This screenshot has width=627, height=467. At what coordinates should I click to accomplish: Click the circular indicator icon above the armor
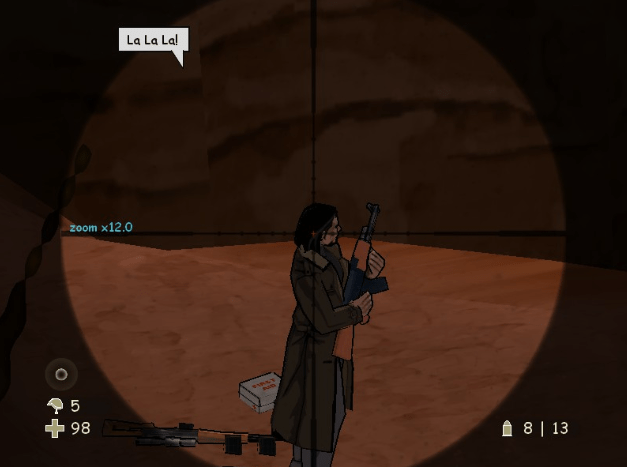pyautogui.click(x=61, y=374)
